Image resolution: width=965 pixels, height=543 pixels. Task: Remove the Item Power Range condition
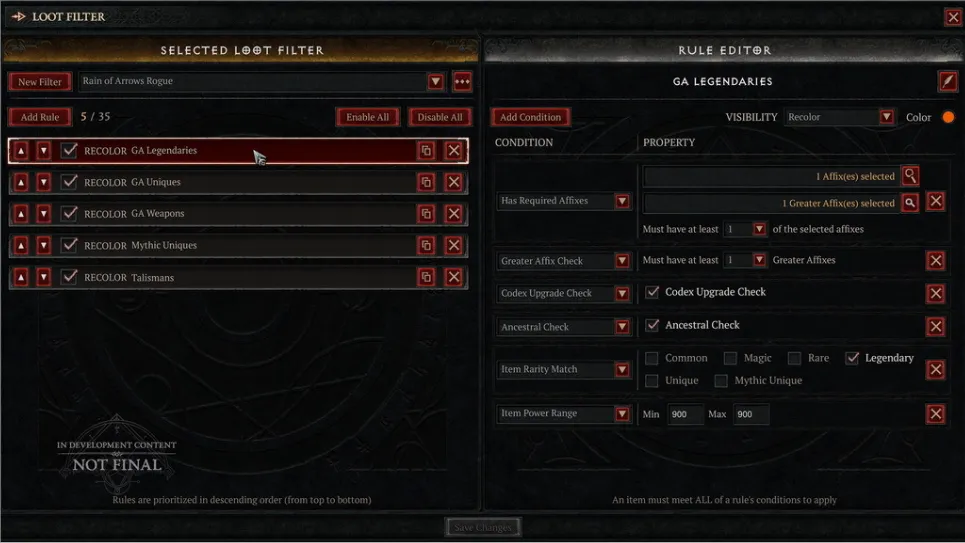point(936,414)
